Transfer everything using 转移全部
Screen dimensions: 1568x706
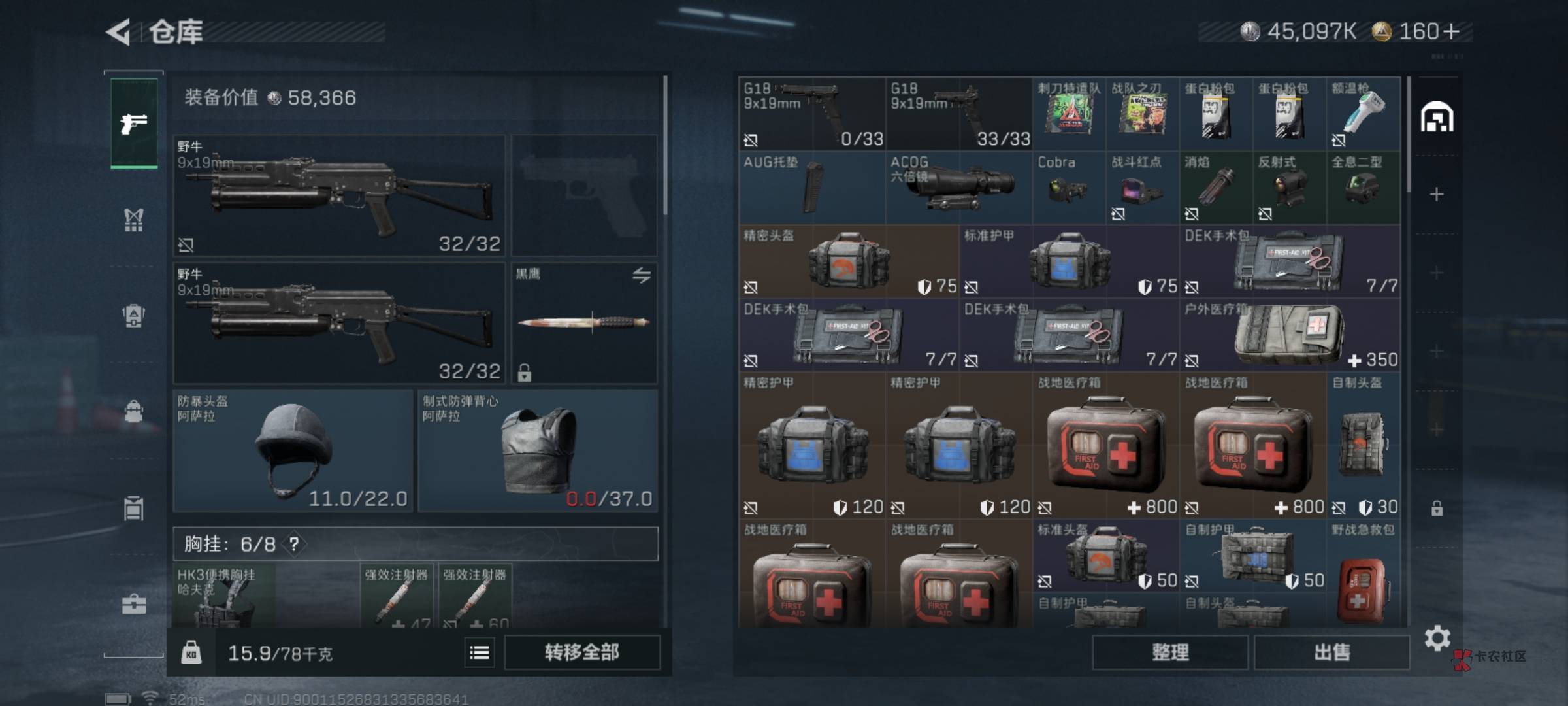pyautogui.click(x=581, y=652)
